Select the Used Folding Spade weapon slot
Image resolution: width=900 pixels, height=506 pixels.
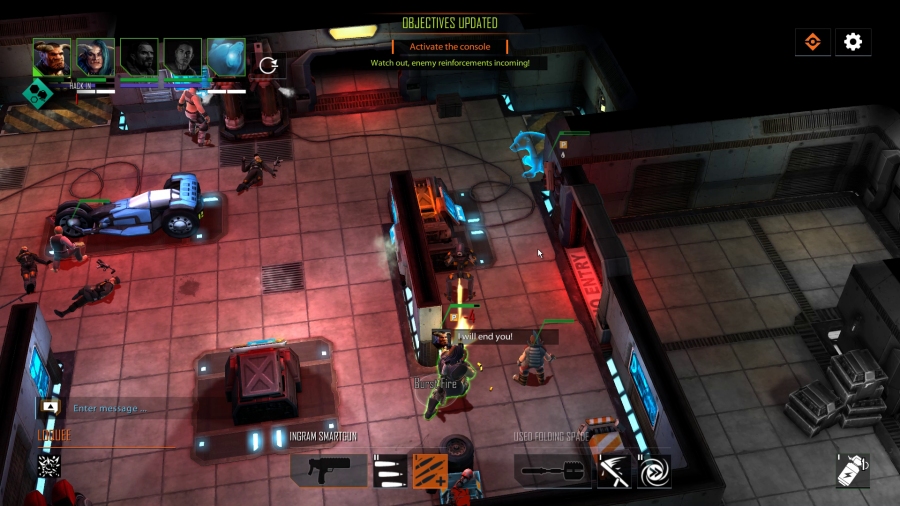553,469
